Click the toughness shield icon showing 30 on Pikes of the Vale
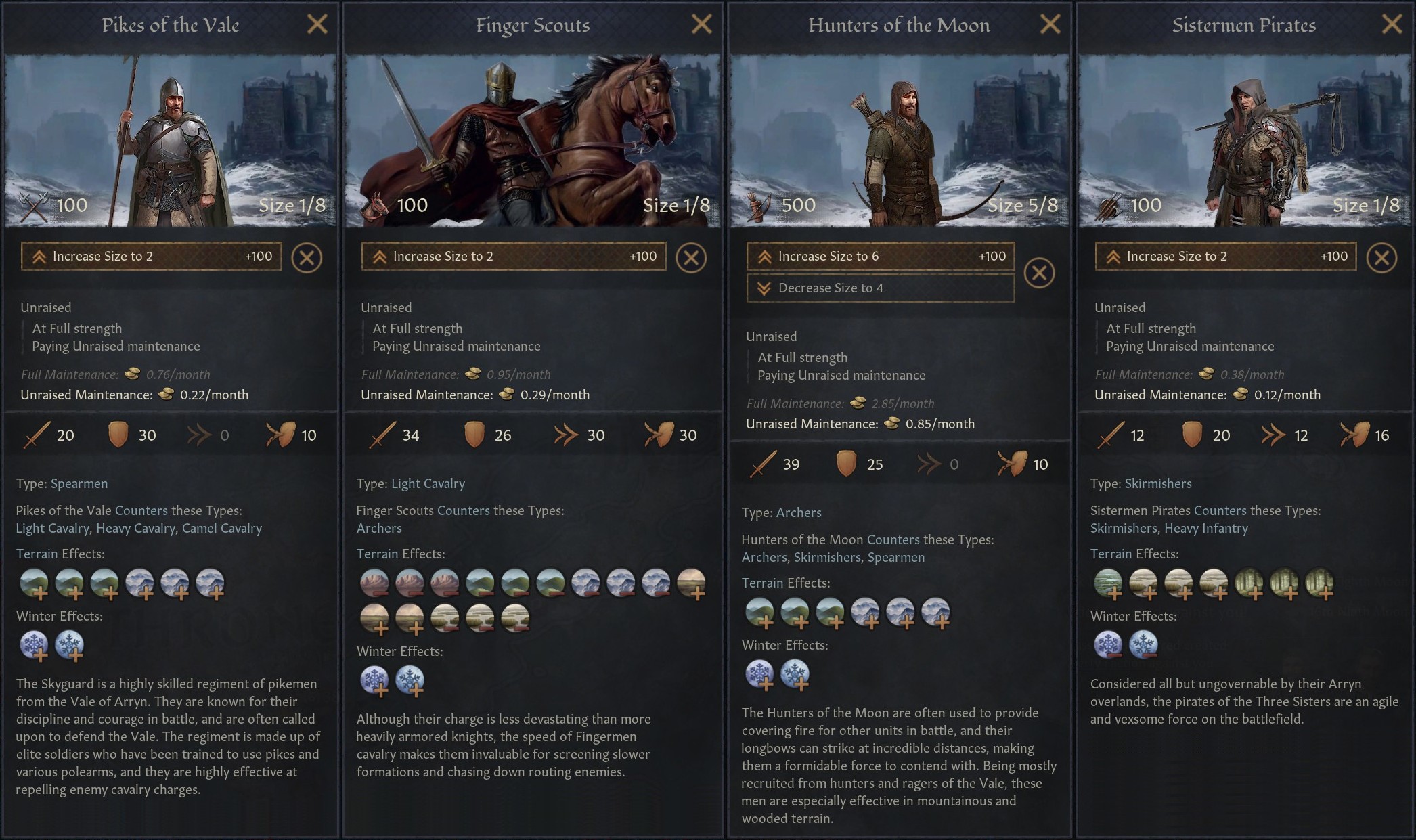The image size is (1416, 840). point(119,435)
